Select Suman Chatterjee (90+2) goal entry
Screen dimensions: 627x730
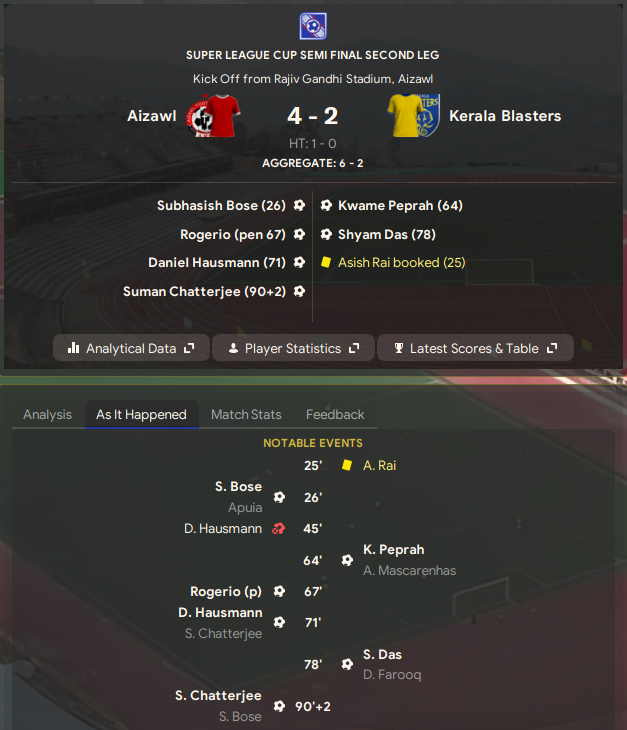point(204,291)
